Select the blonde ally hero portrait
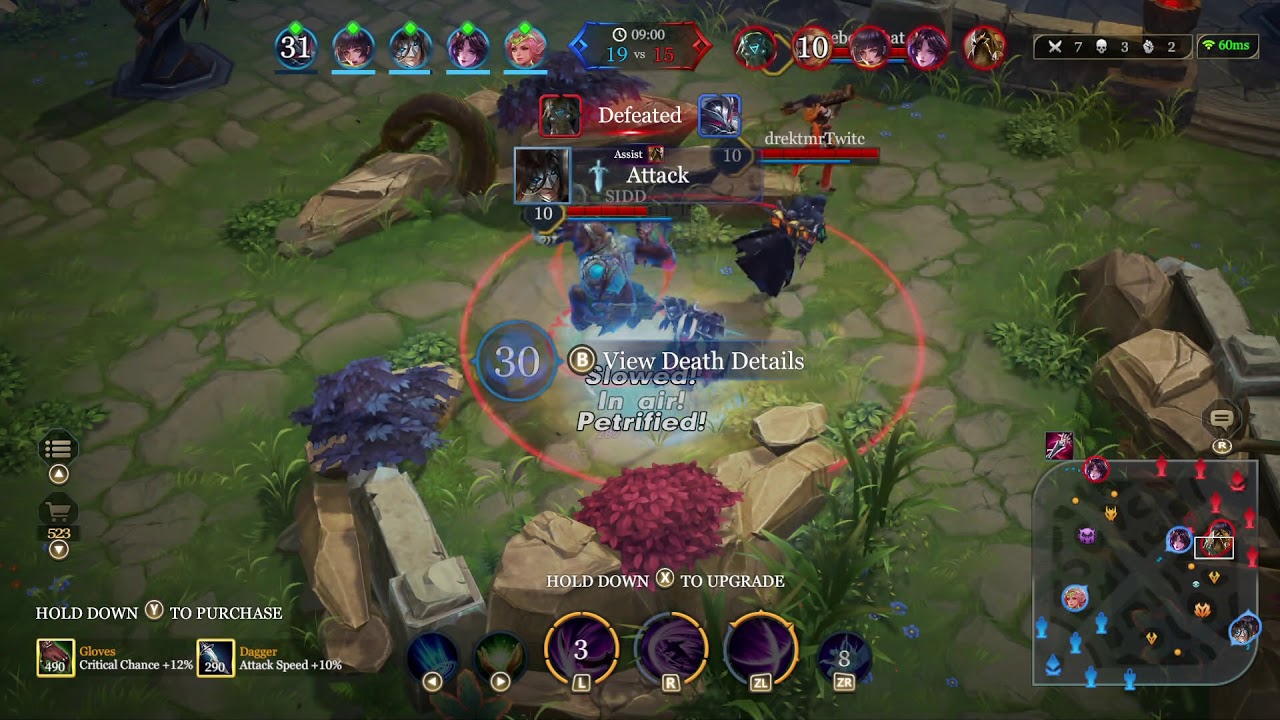The width and height of the screenshot is (1280, 720). click(524, 47)
